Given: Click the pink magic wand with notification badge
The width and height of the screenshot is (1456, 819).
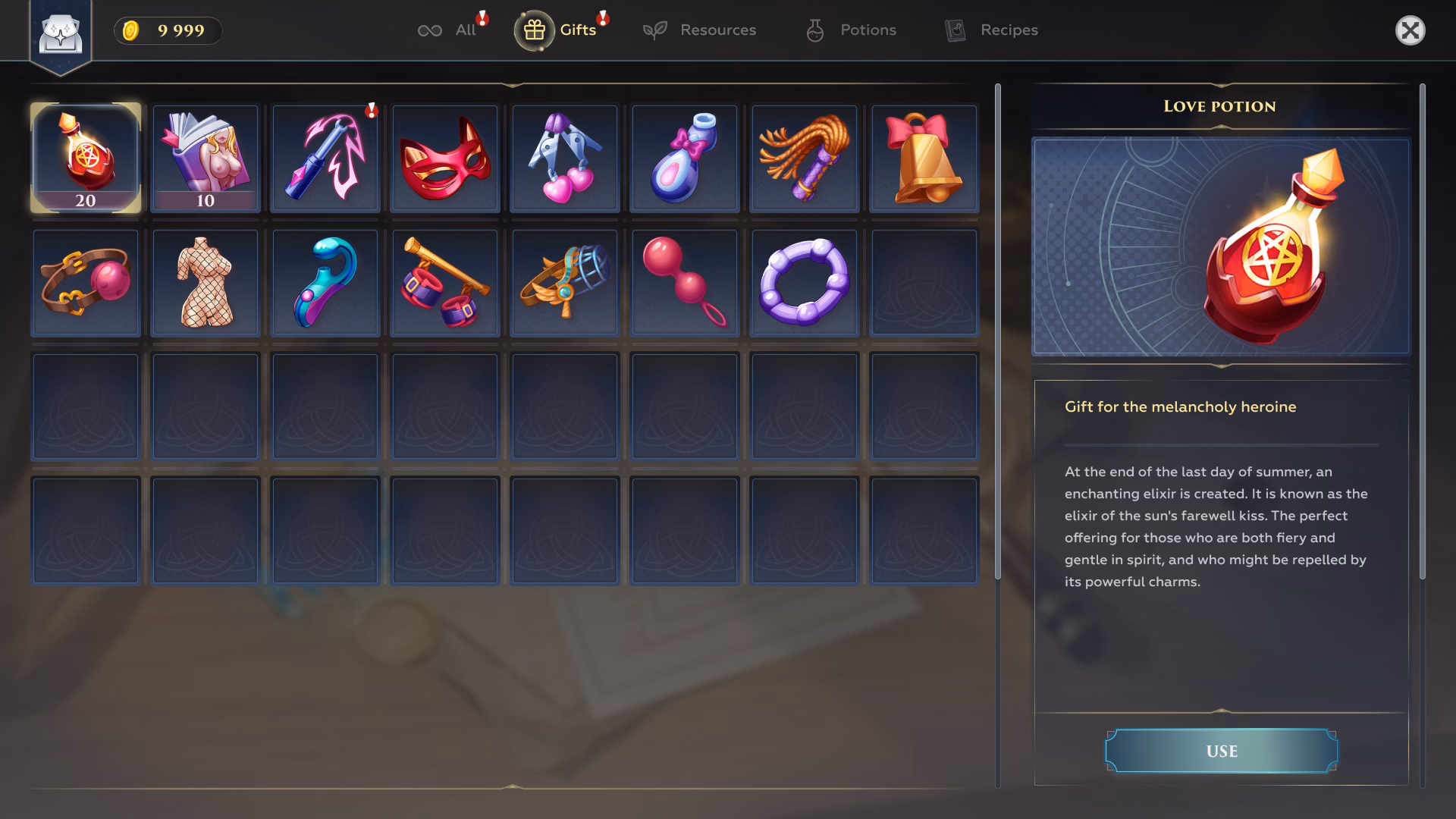Looking at the screenshot, I should pyautogui.click(x=325, y=157).
